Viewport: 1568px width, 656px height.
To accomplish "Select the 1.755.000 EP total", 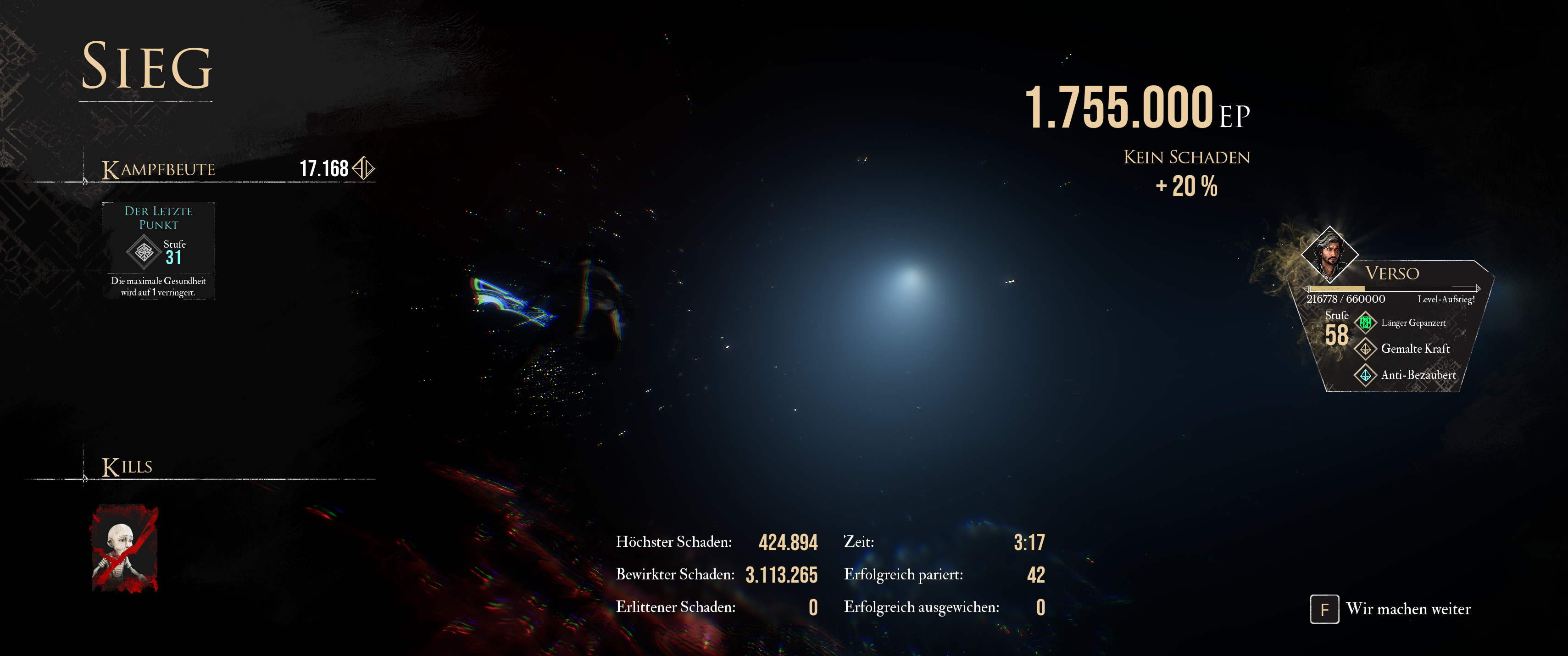I will (x=1138, y=107).
